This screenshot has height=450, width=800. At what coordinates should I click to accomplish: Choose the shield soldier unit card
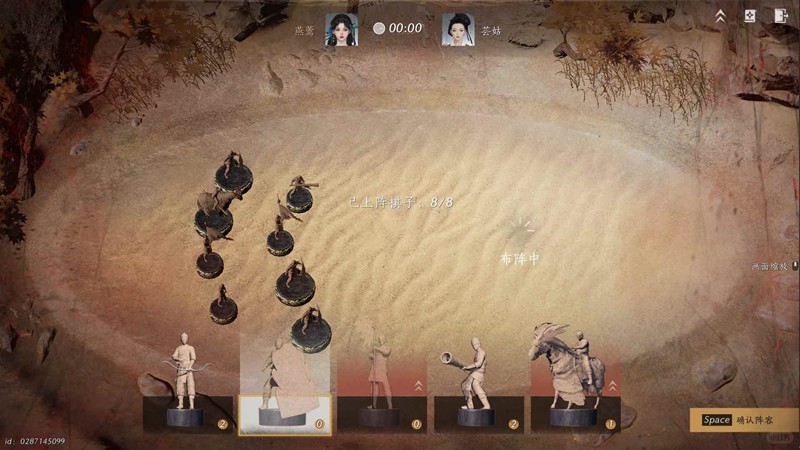tap(285, 385)
